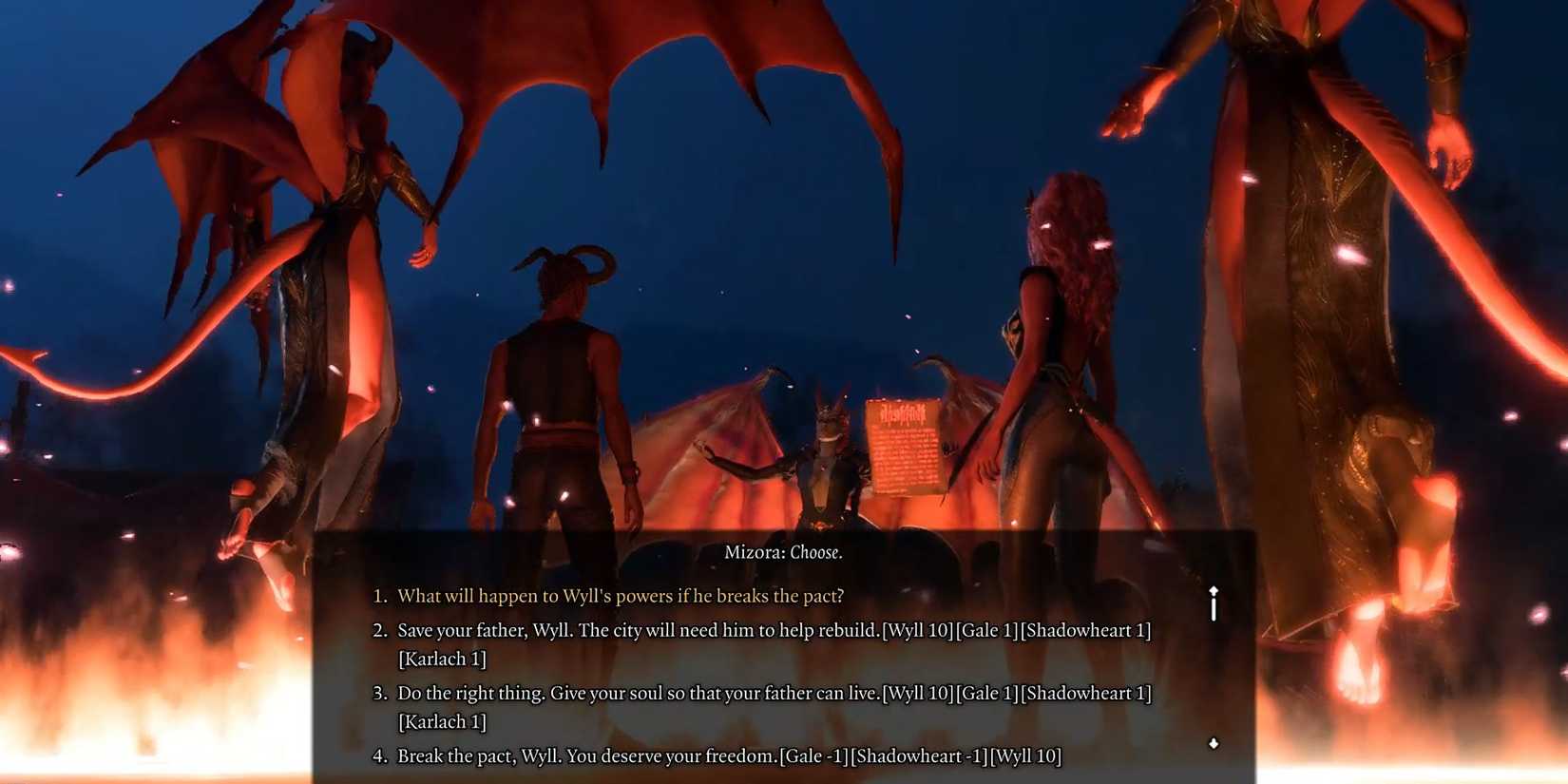This screenshot has width=1568, height=784.
Task: Click the Mizora: Choose dialogue header
Action: coord(782,551)
